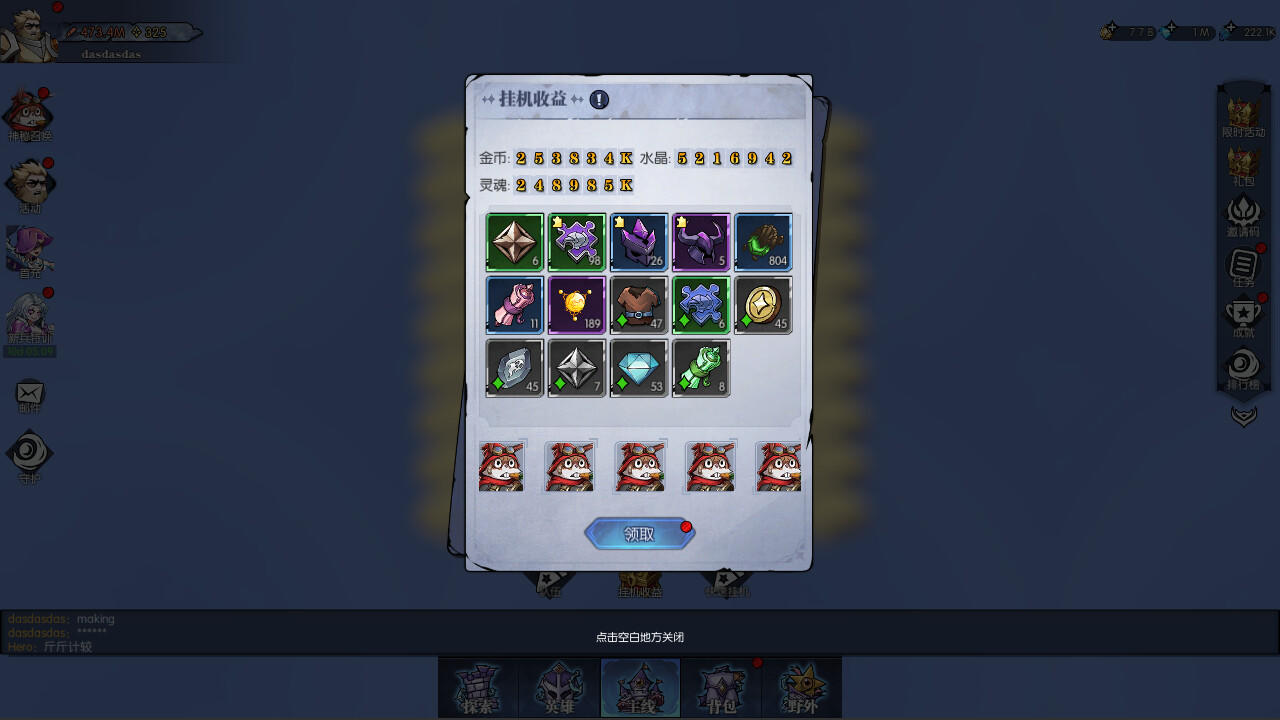
Task: Select the gold coin reward showing 45
Action: [762, 305]
